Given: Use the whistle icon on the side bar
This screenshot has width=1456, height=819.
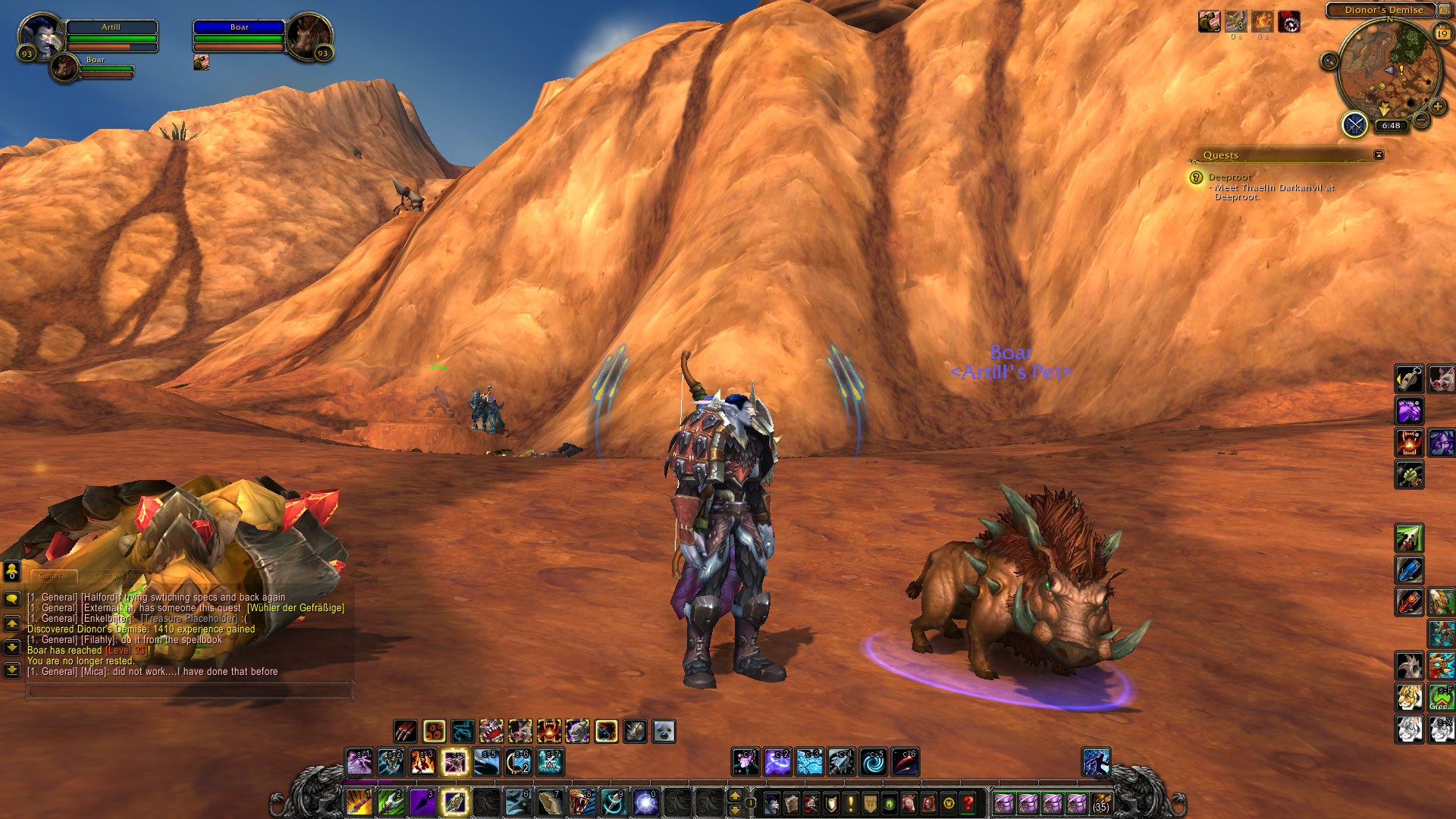Looking at the screenshot, I should [1409, 378].
